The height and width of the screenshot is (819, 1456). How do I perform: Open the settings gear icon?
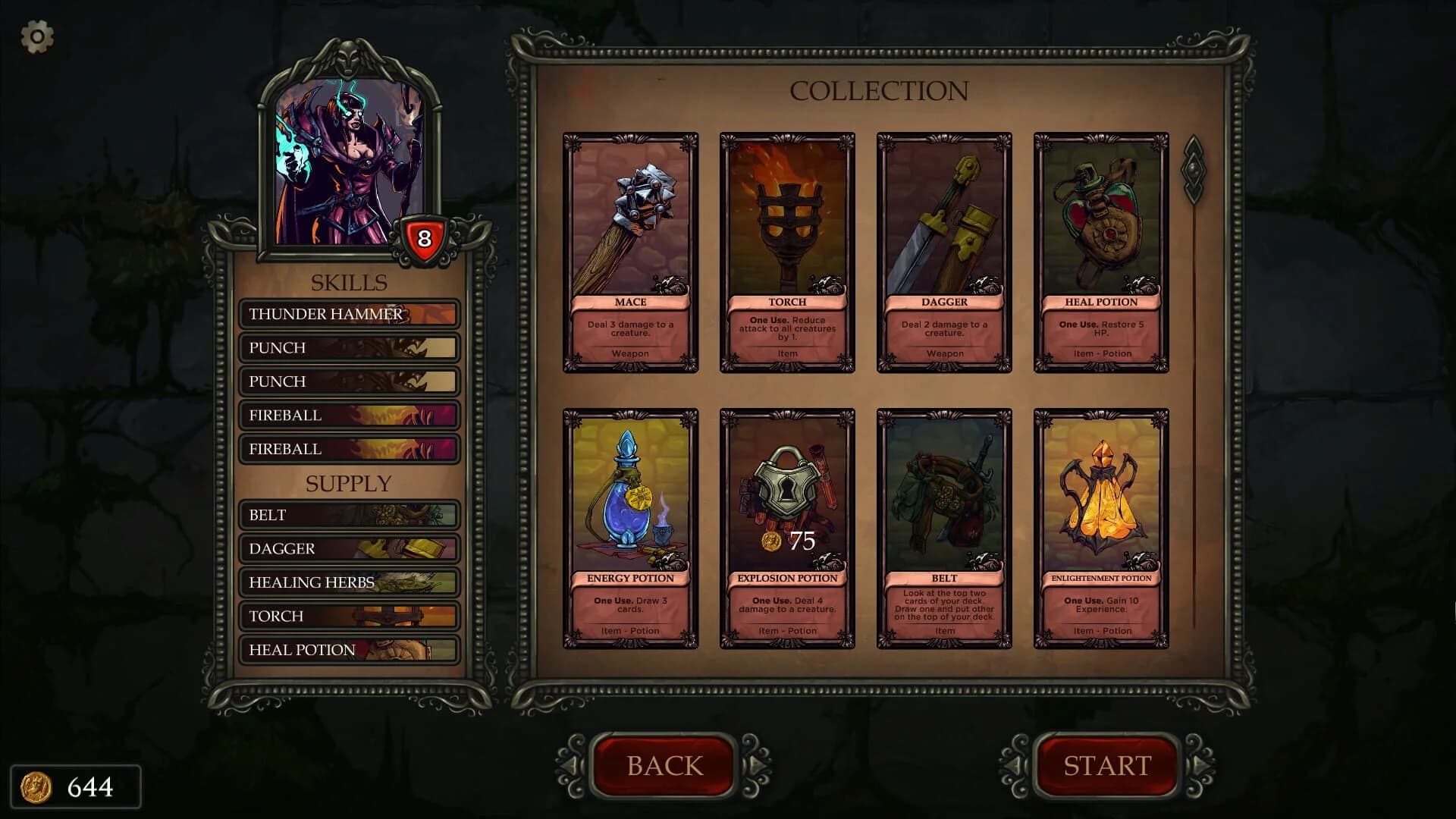(x=36, y=36)
